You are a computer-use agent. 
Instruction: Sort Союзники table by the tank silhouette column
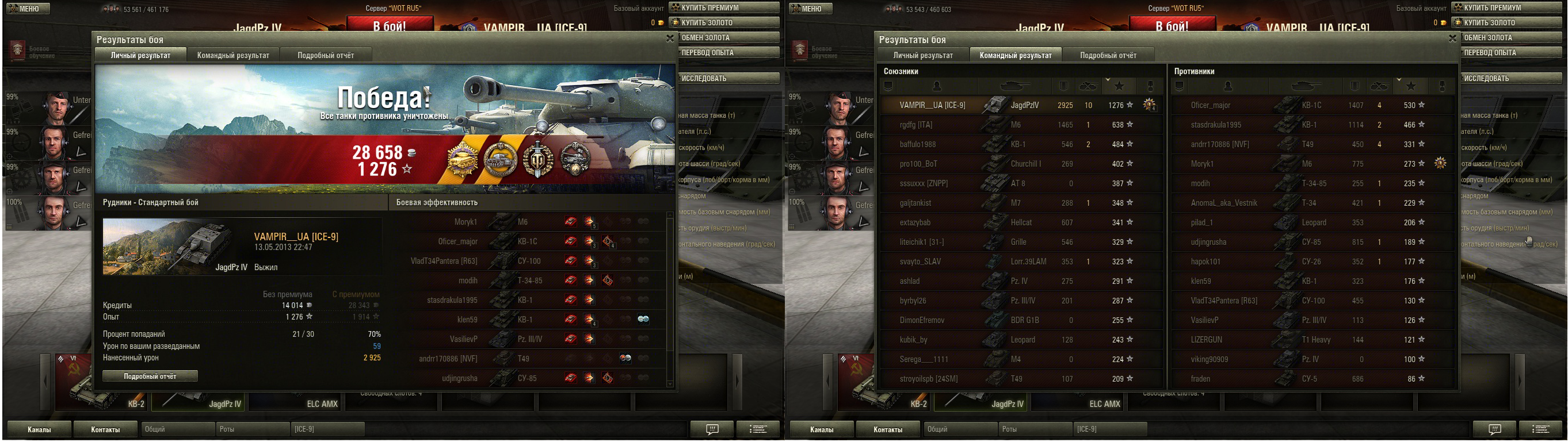pos(1014,86)
